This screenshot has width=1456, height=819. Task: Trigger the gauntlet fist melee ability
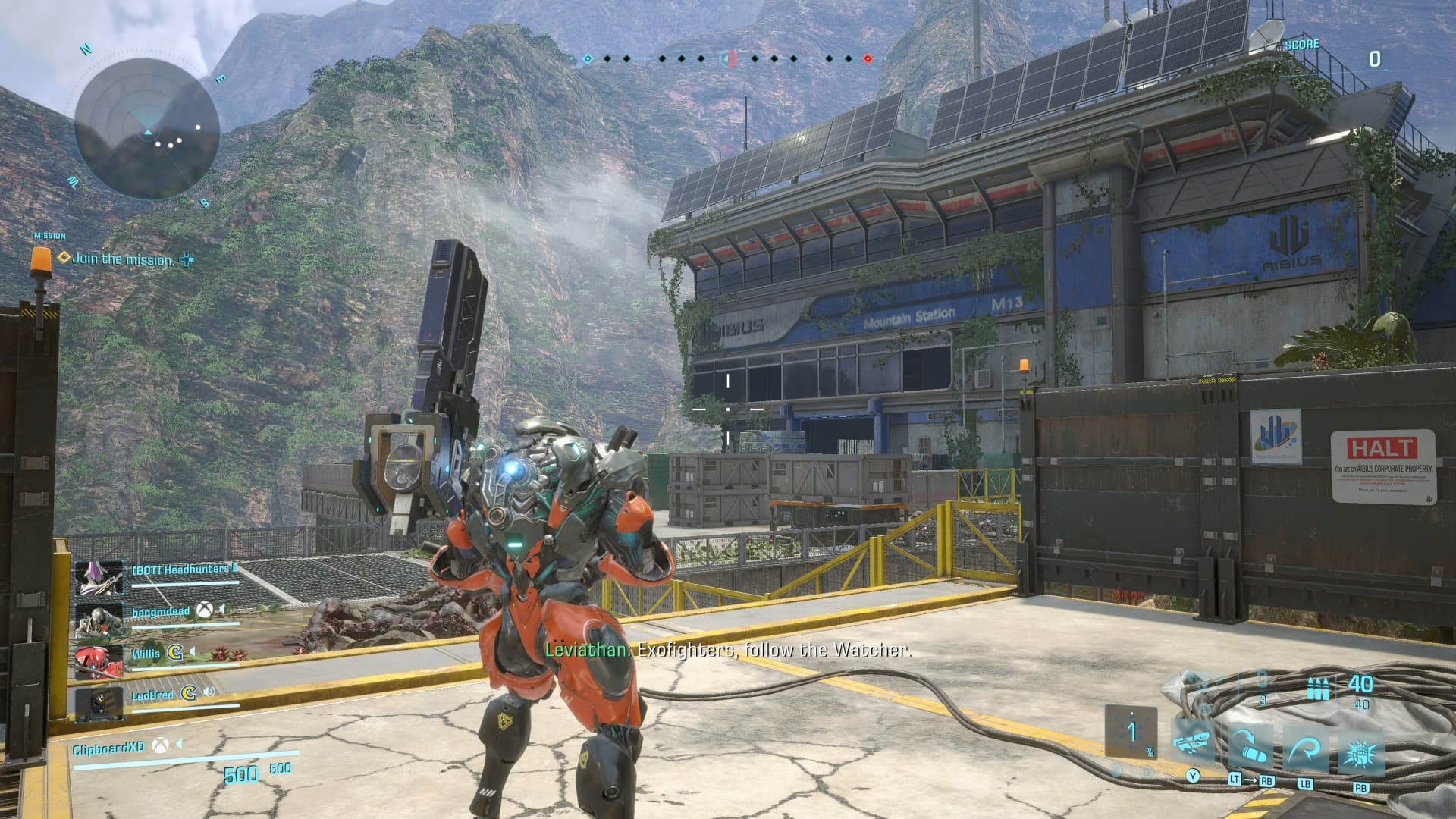1361,746
